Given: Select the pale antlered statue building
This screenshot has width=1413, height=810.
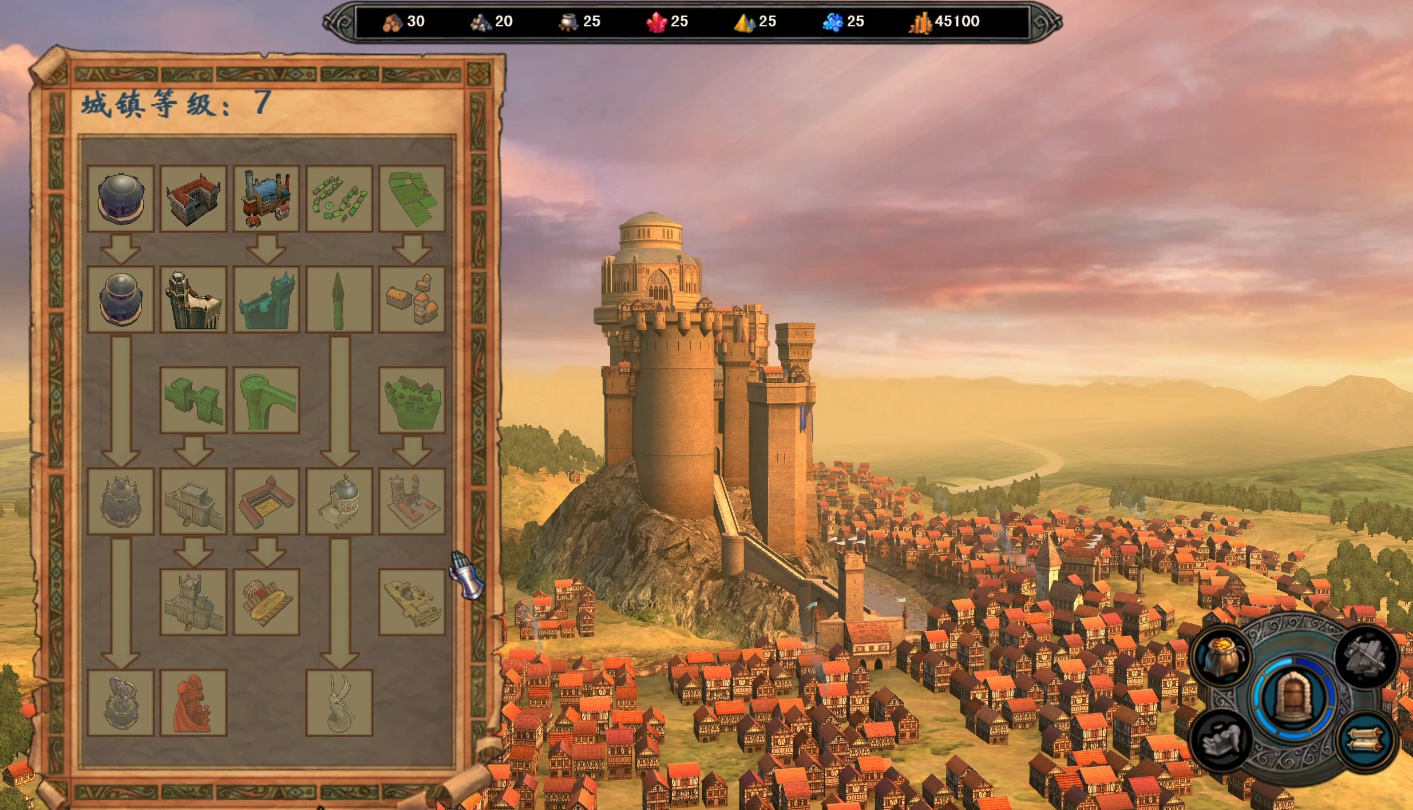Looking at the screenshot, I should (x=339, y=703).
